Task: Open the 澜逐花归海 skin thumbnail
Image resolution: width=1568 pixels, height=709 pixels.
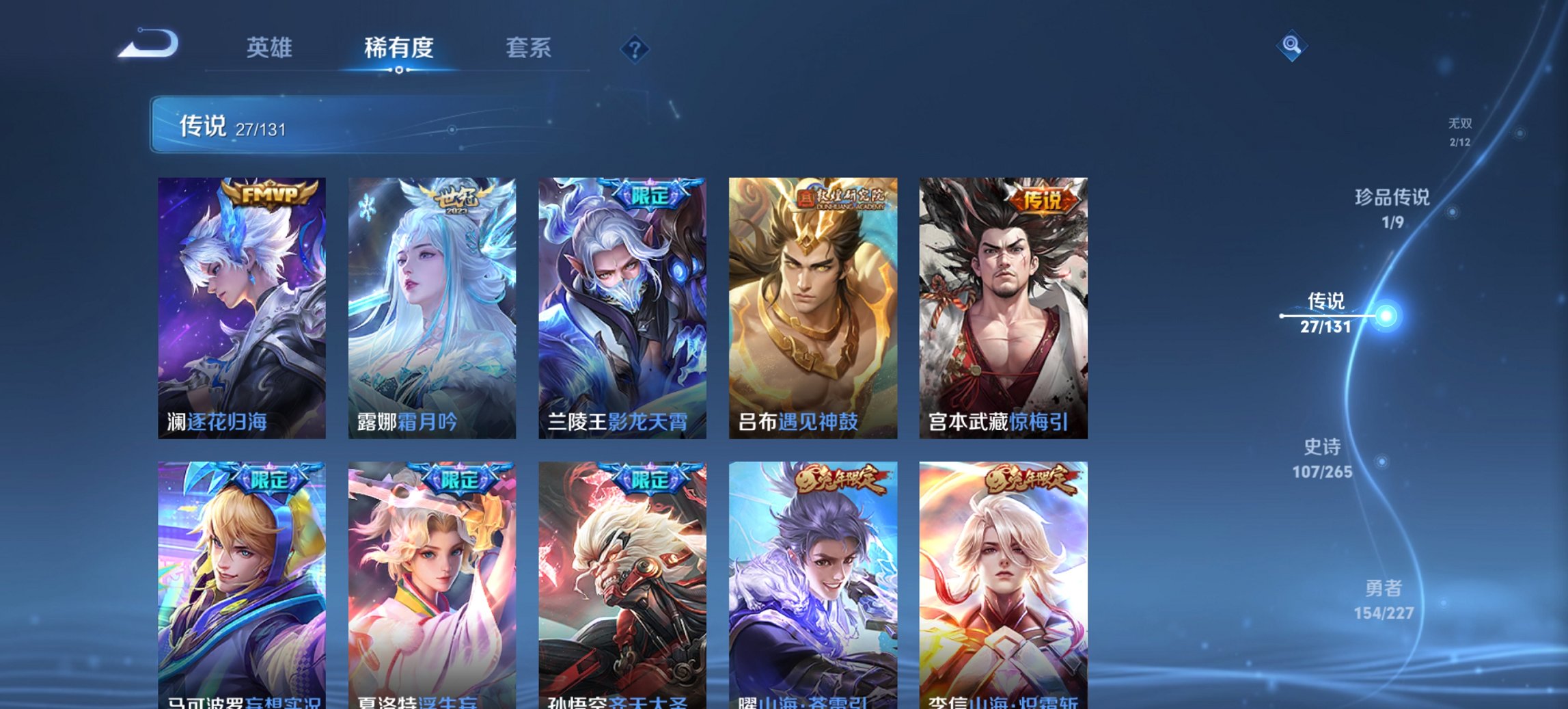Action: pyautogui.click(x=241, y=308)
